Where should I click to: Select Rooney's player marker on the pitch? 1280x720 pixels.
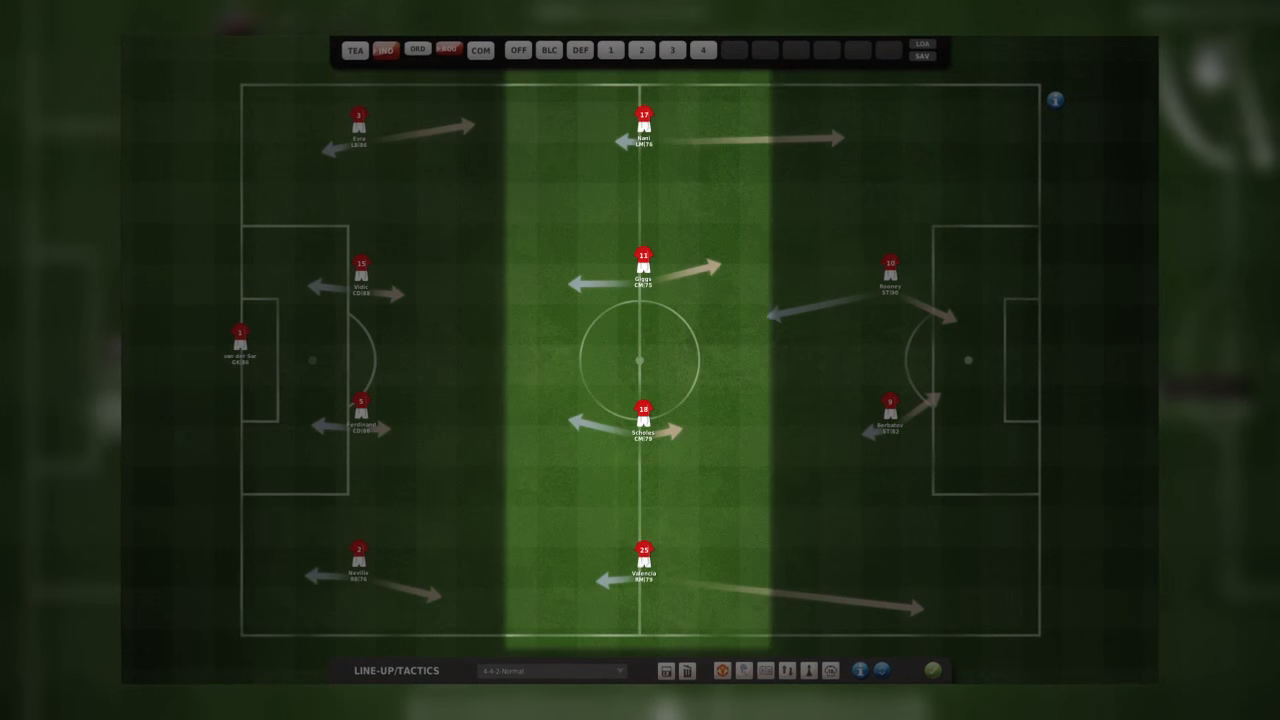(x=890, y=270)
